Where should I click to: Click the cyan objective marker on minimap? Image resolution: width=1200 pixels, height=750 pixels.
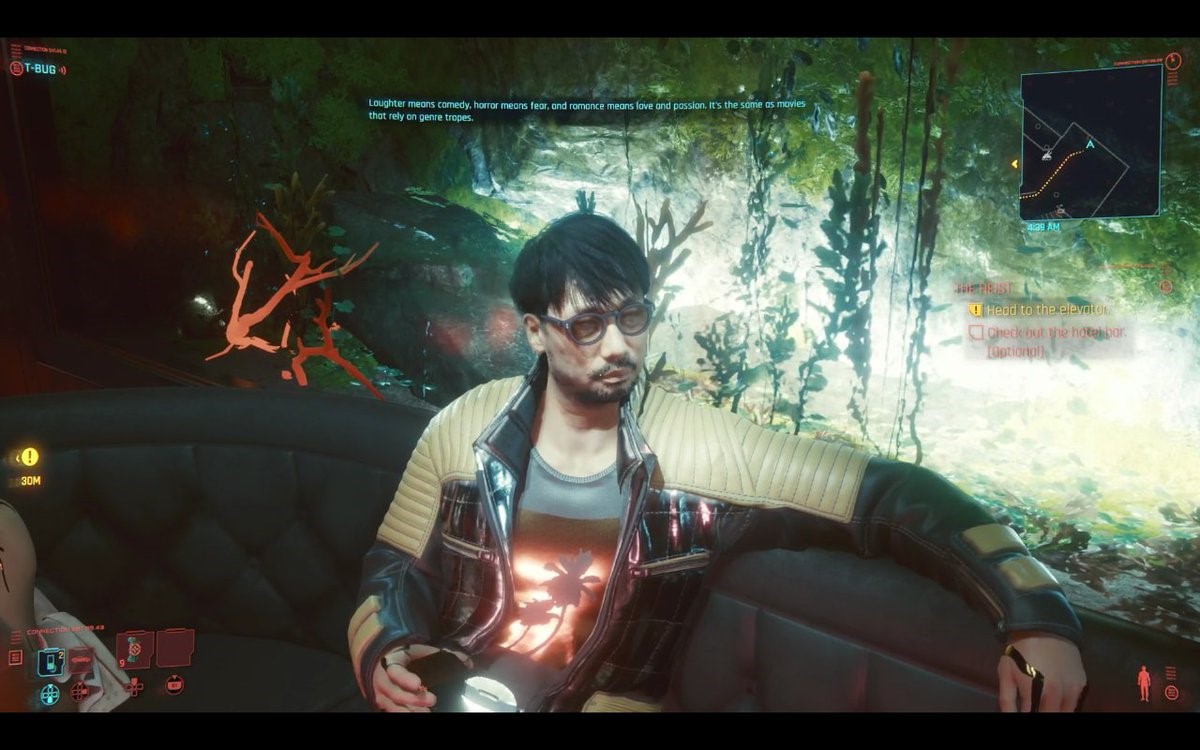coord(1090,145)
